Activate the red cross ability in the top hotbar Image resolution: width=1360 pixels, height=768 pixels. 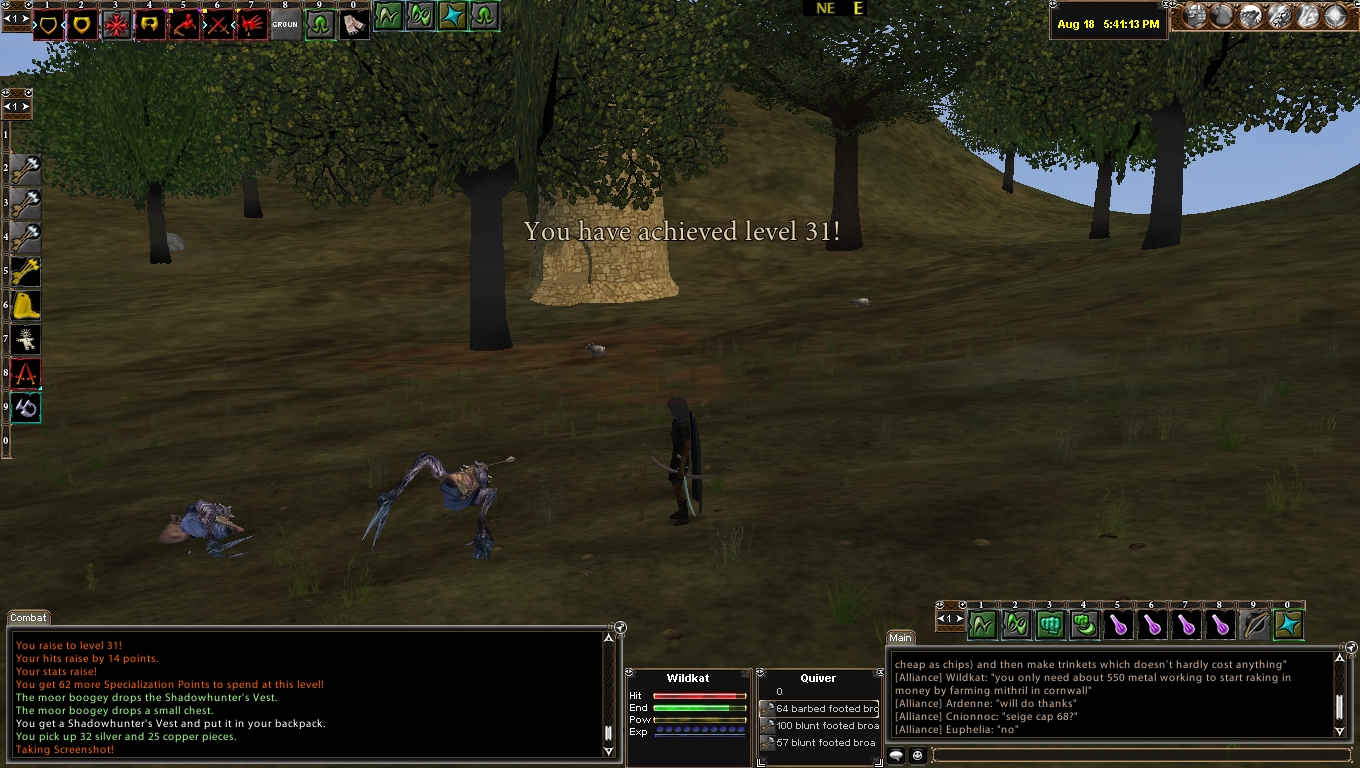(116, 25)
